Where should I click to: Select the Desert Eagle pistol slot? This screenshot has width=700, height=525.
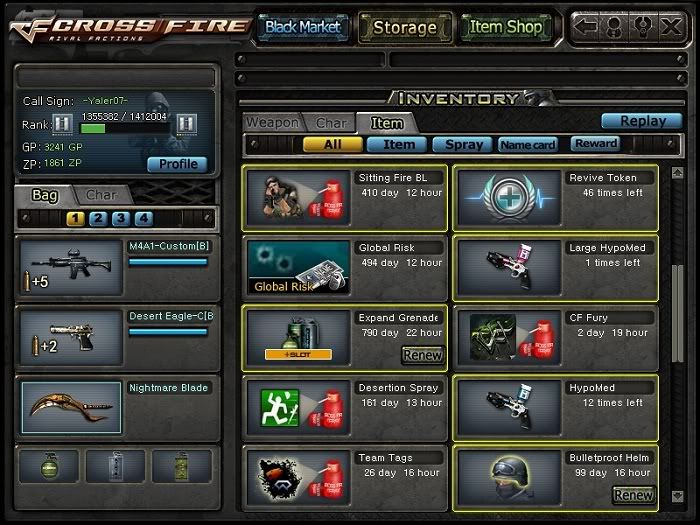118,337
